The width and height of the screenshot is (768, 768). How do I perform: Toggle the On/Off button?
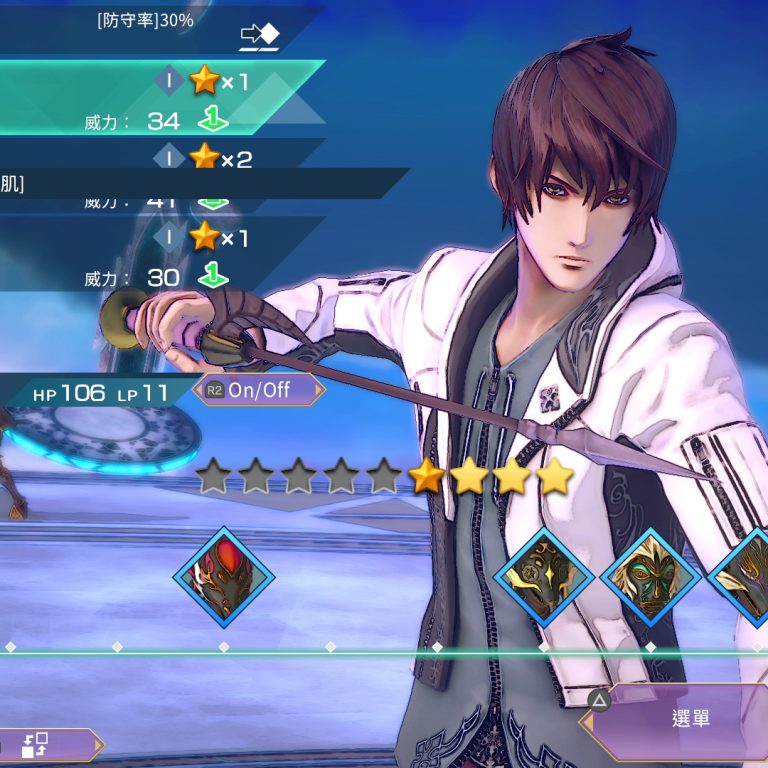click(x=259, y=390)
